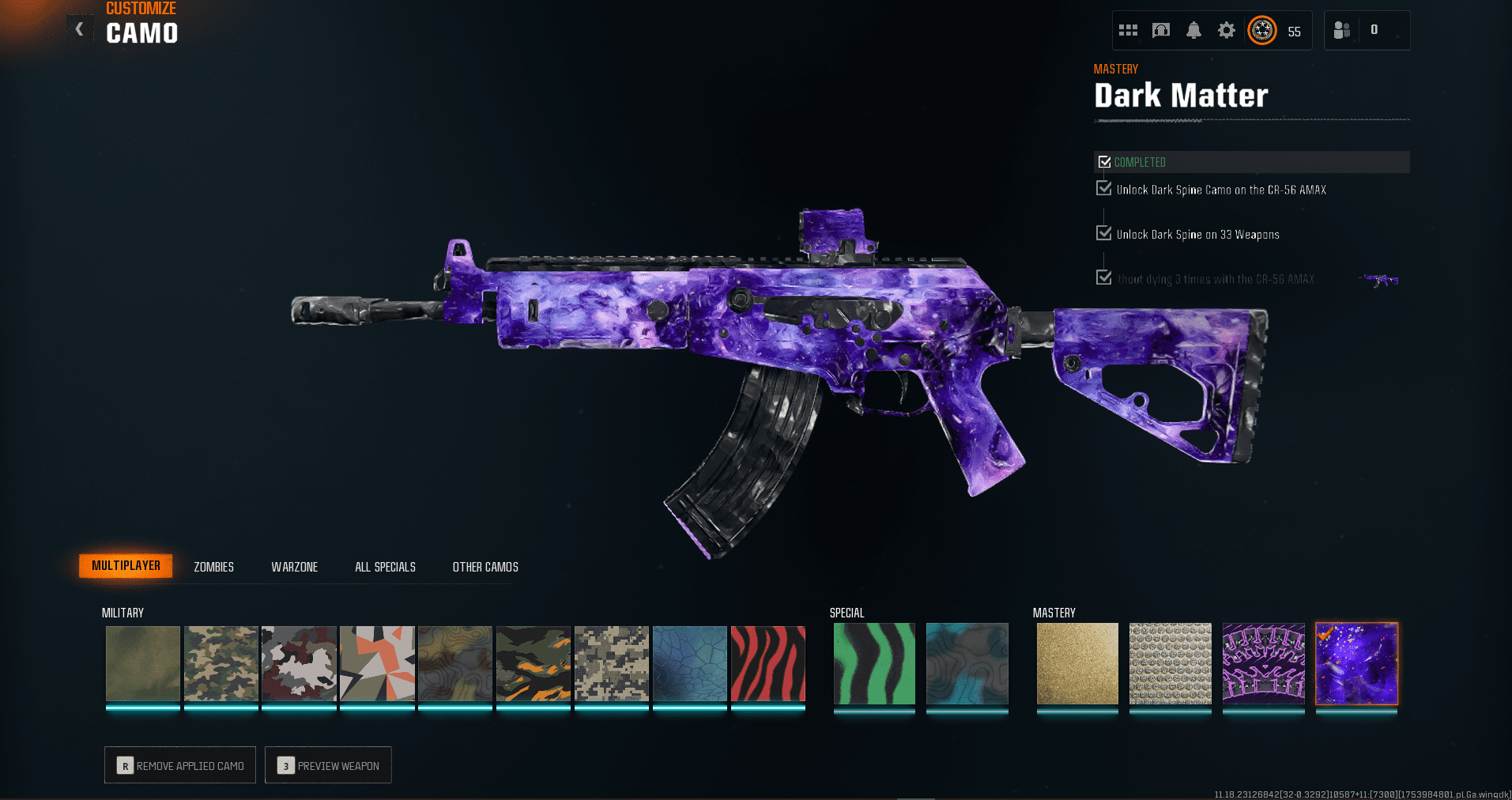Open the Warzone camo tab
The width and height of the screenshot is (1512, 800).
pos(294,567)
